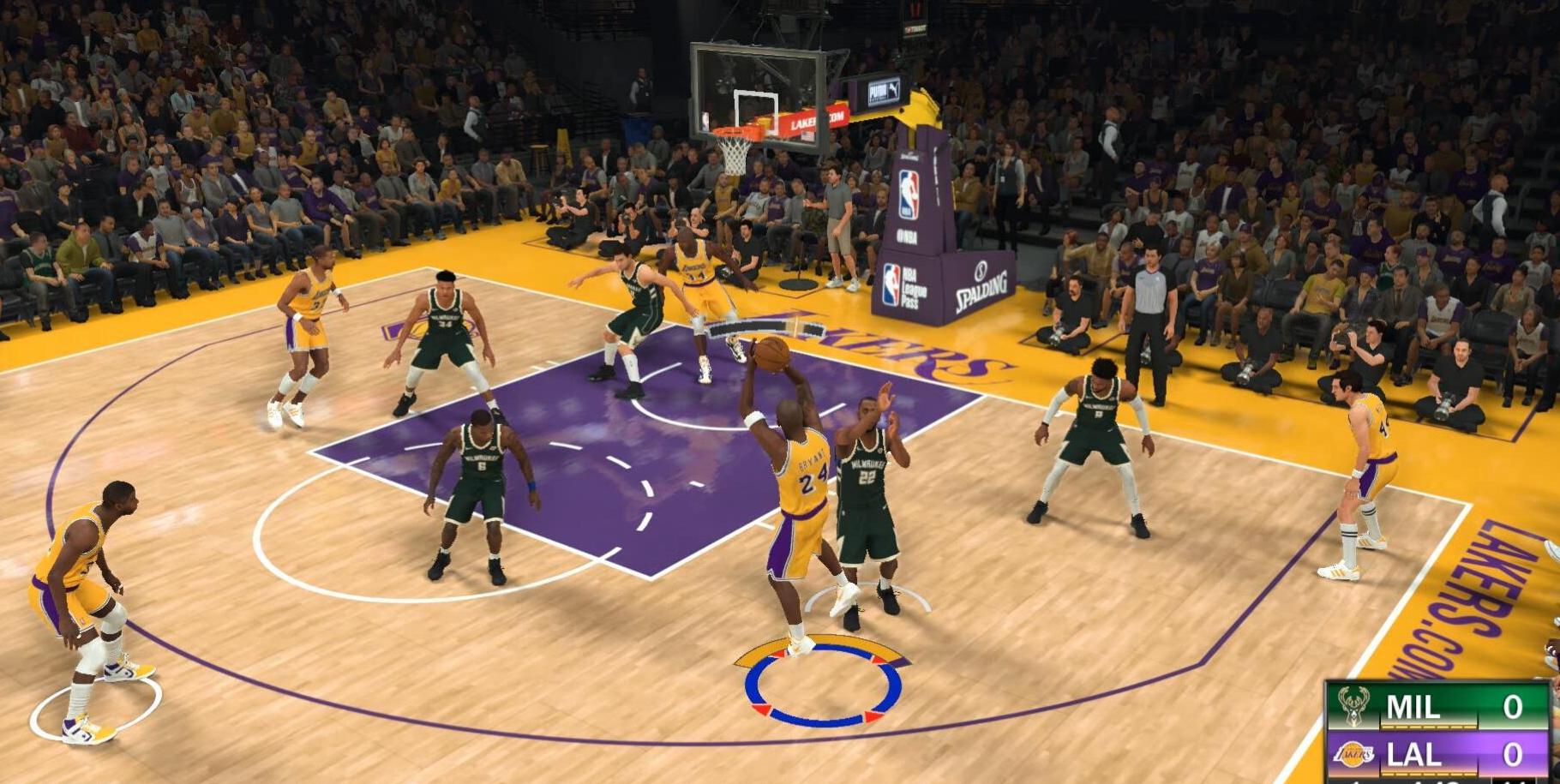This screenshot has width=1560, height=784.
Task: Click the LAL score showing zero
Action: click(1514, 754)
